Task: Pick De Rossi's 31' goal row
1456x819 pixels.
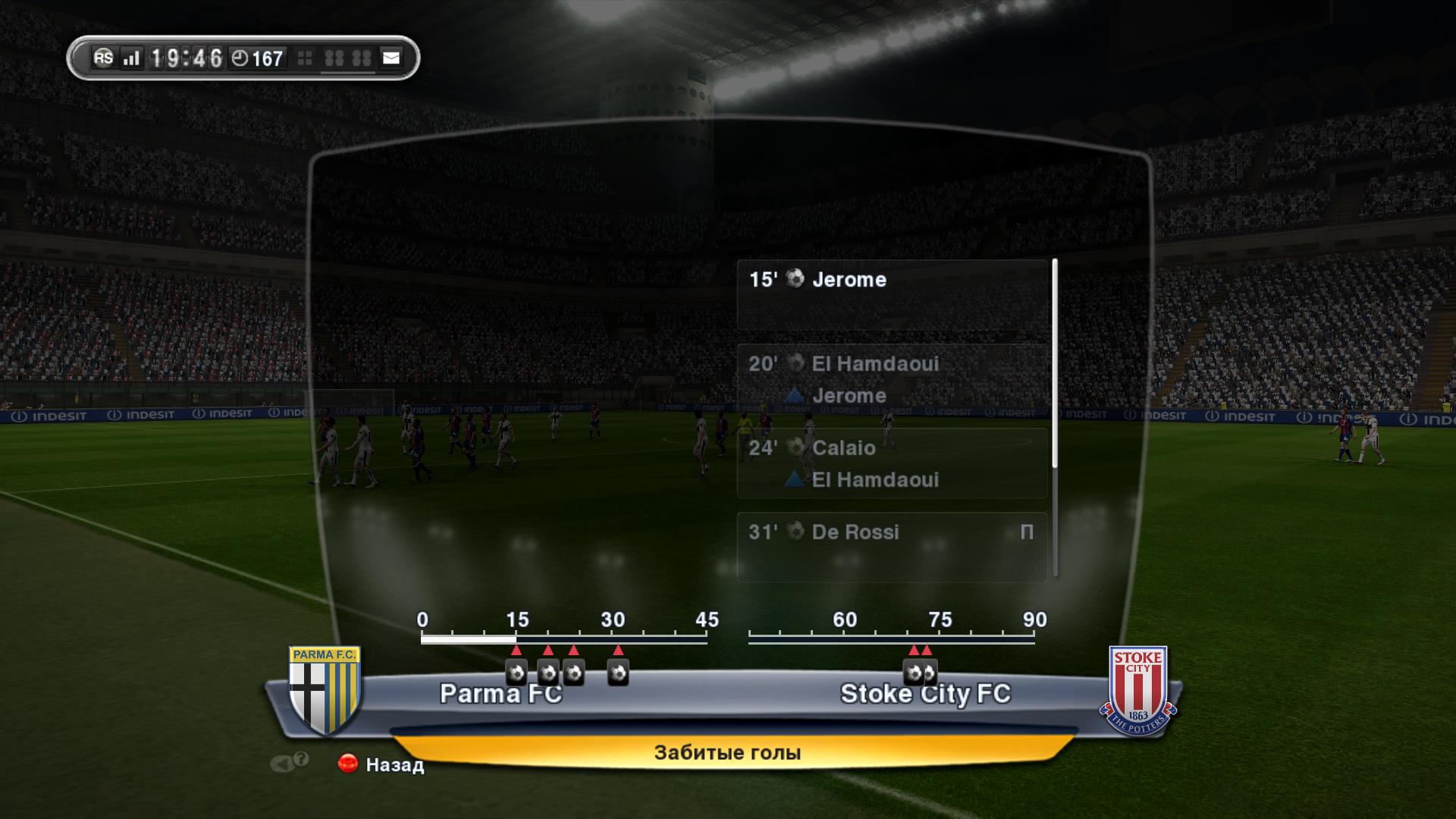Action: coord(893,546)
